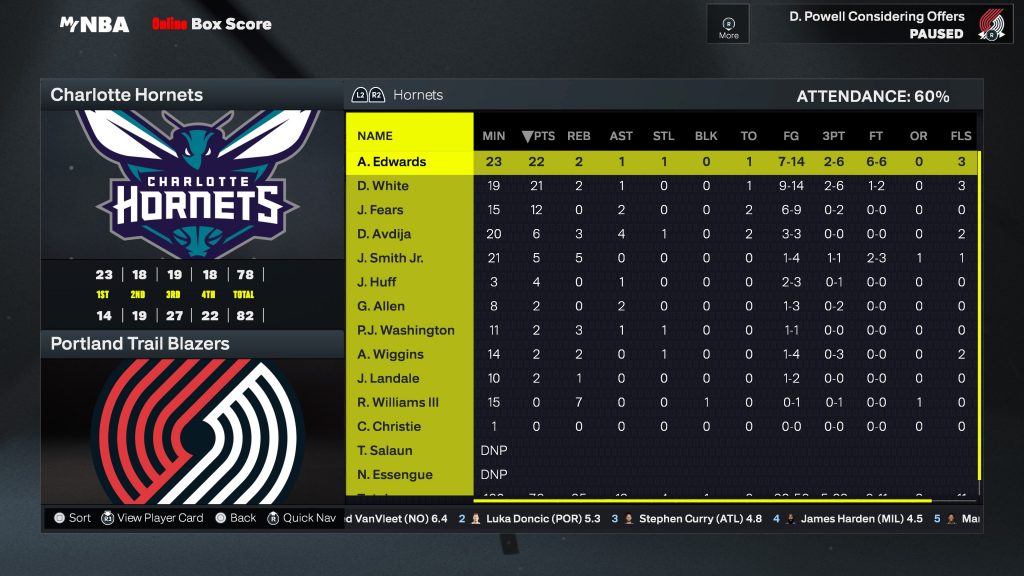This screenshot has height=576, width=1024.
Task: Choose R. Williams III row
Action: coord(398,402)
